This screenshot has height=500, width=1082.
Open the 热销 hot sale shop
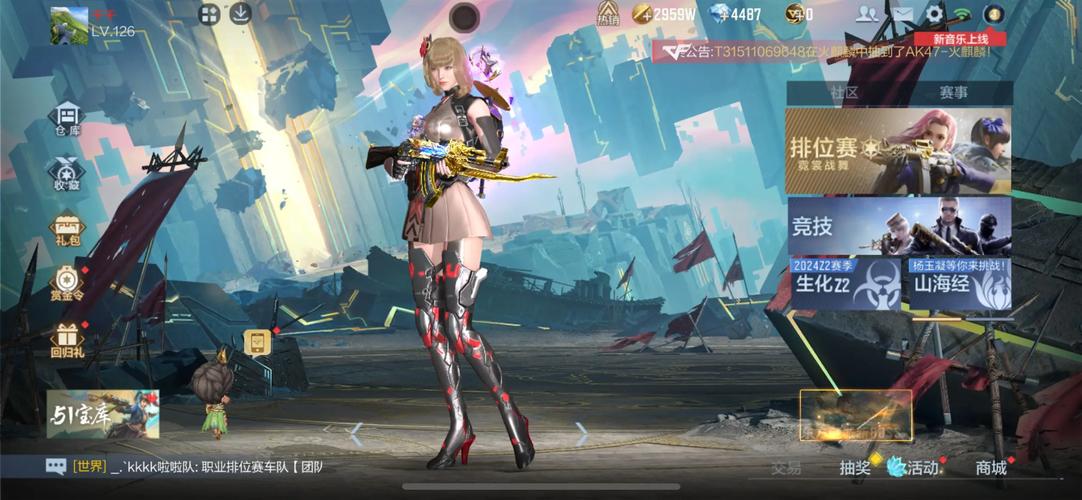coord(608,14)
